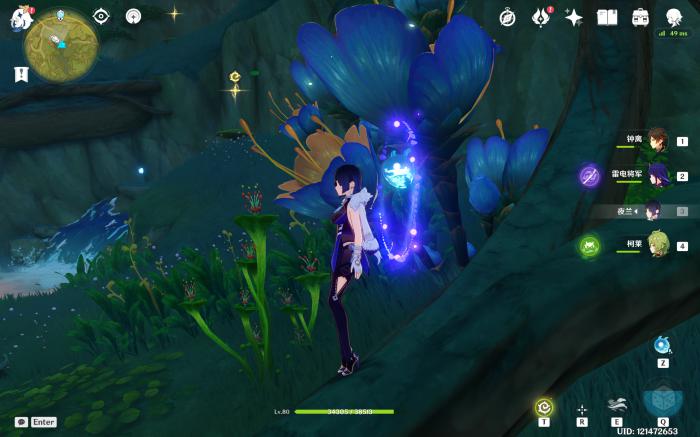Toggle the crosshair aiming mode icon
The height and width of the screenshot is (437, 700).
click(x=582, y=408)
